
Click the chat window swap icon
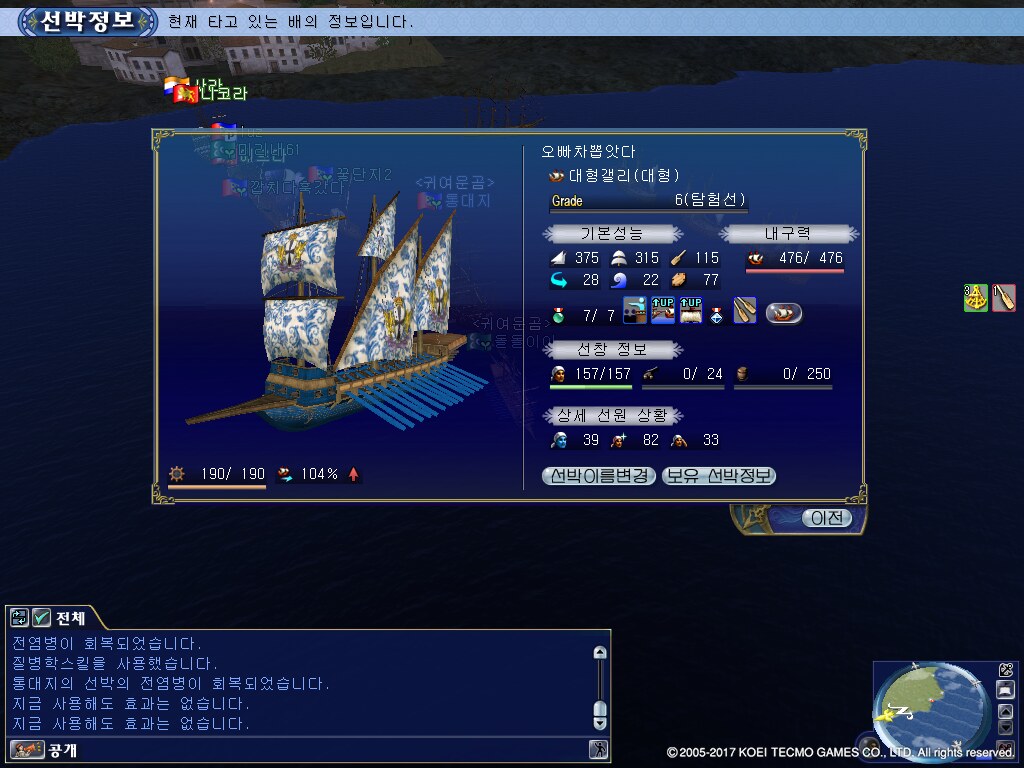click(x=19, y=617)
